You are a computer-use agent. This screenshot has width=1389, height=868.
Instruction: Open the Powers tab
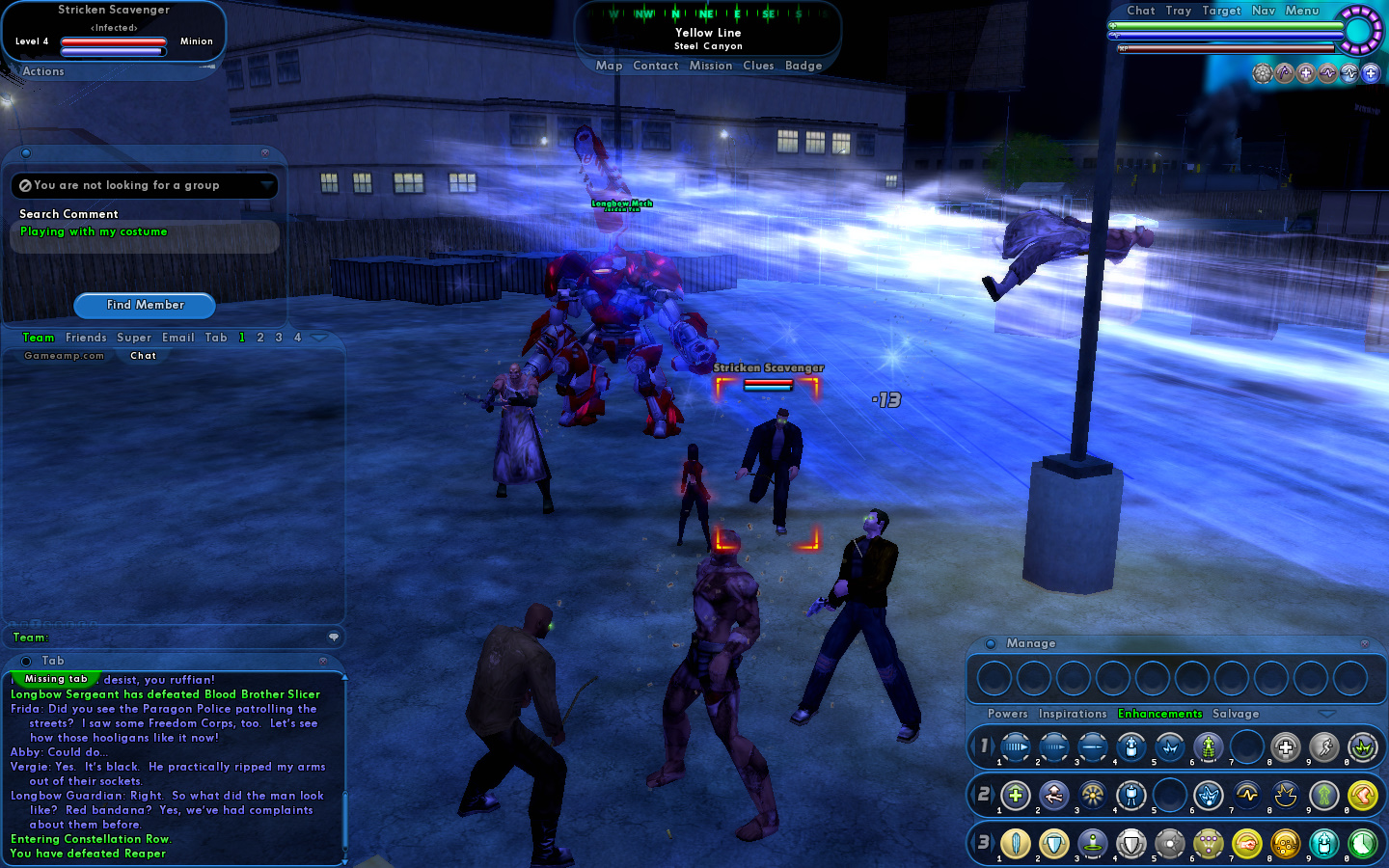[x=1008, y=714]
